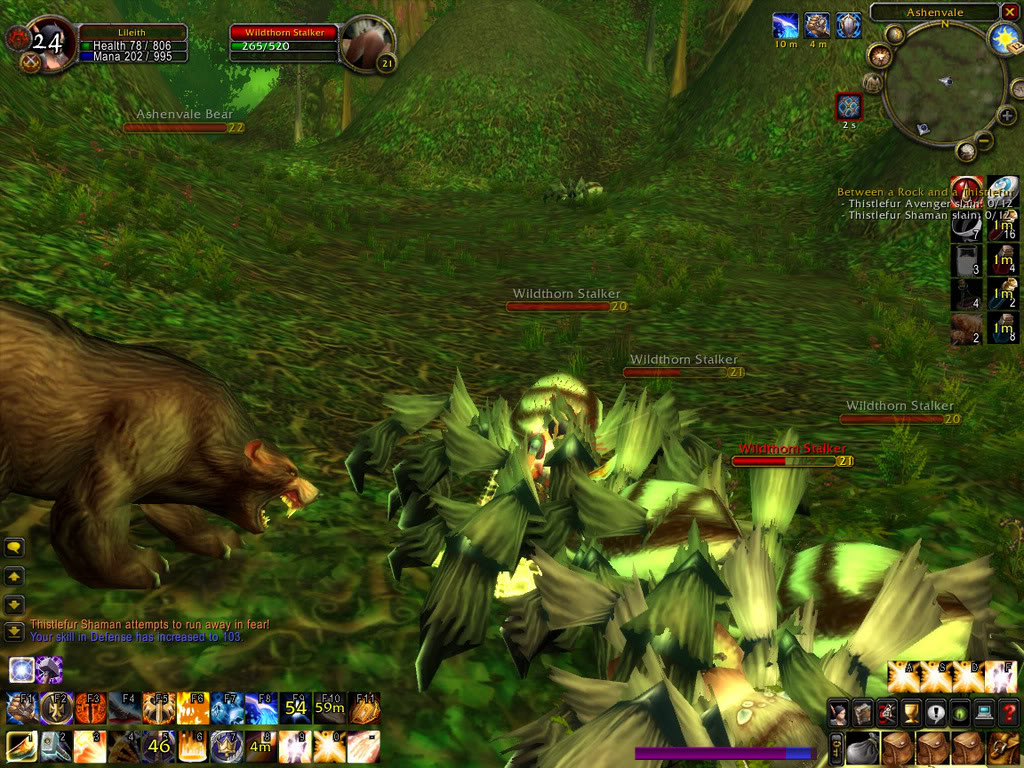Activate the crown blessing in slot 7

[226, 746]
